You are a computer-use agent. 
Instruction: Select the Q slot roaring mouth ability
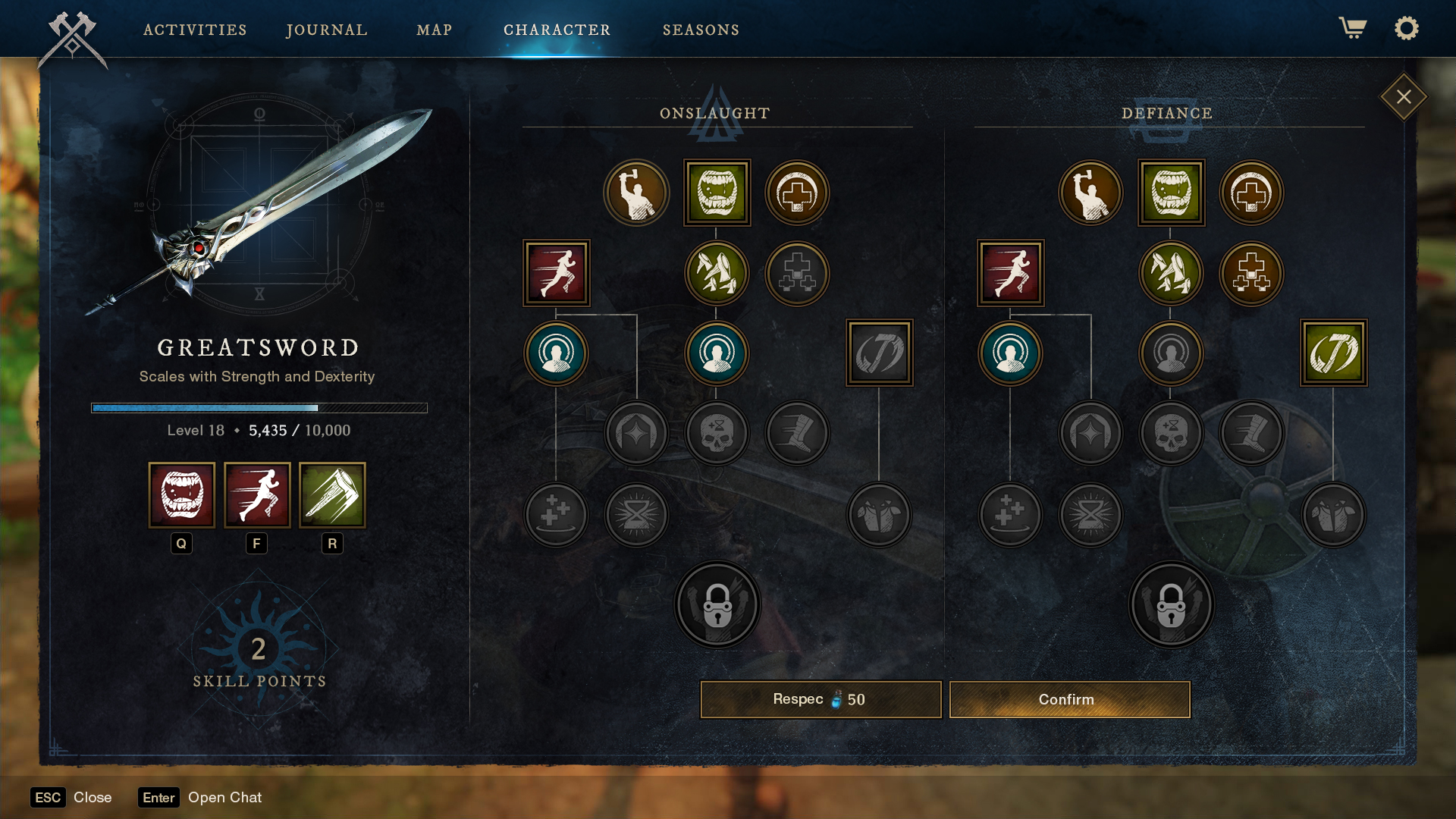point(182,495)
